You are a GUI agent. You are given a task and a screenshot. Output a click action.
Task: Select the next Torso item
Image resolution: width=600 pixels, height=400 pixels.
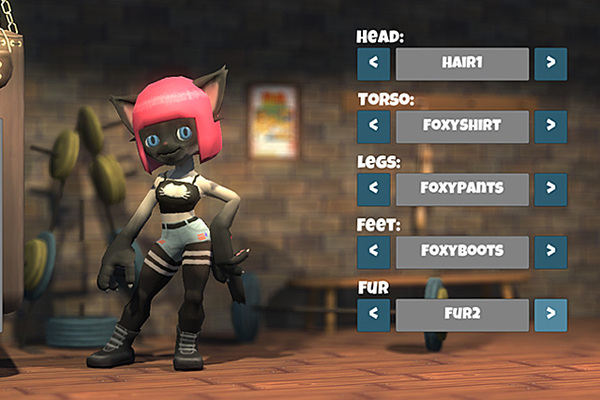(550, 127)
